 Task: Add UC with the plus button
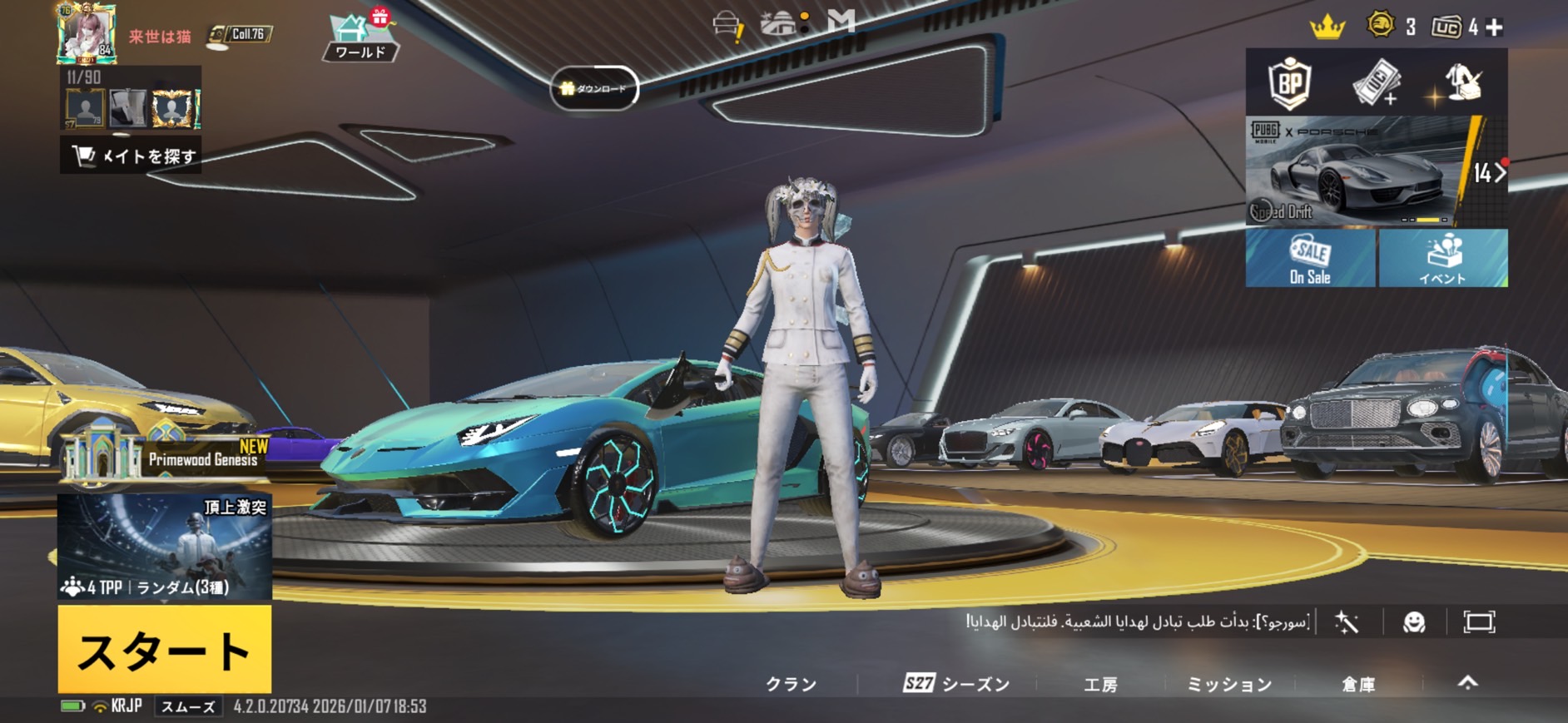tap(1495, 27)
